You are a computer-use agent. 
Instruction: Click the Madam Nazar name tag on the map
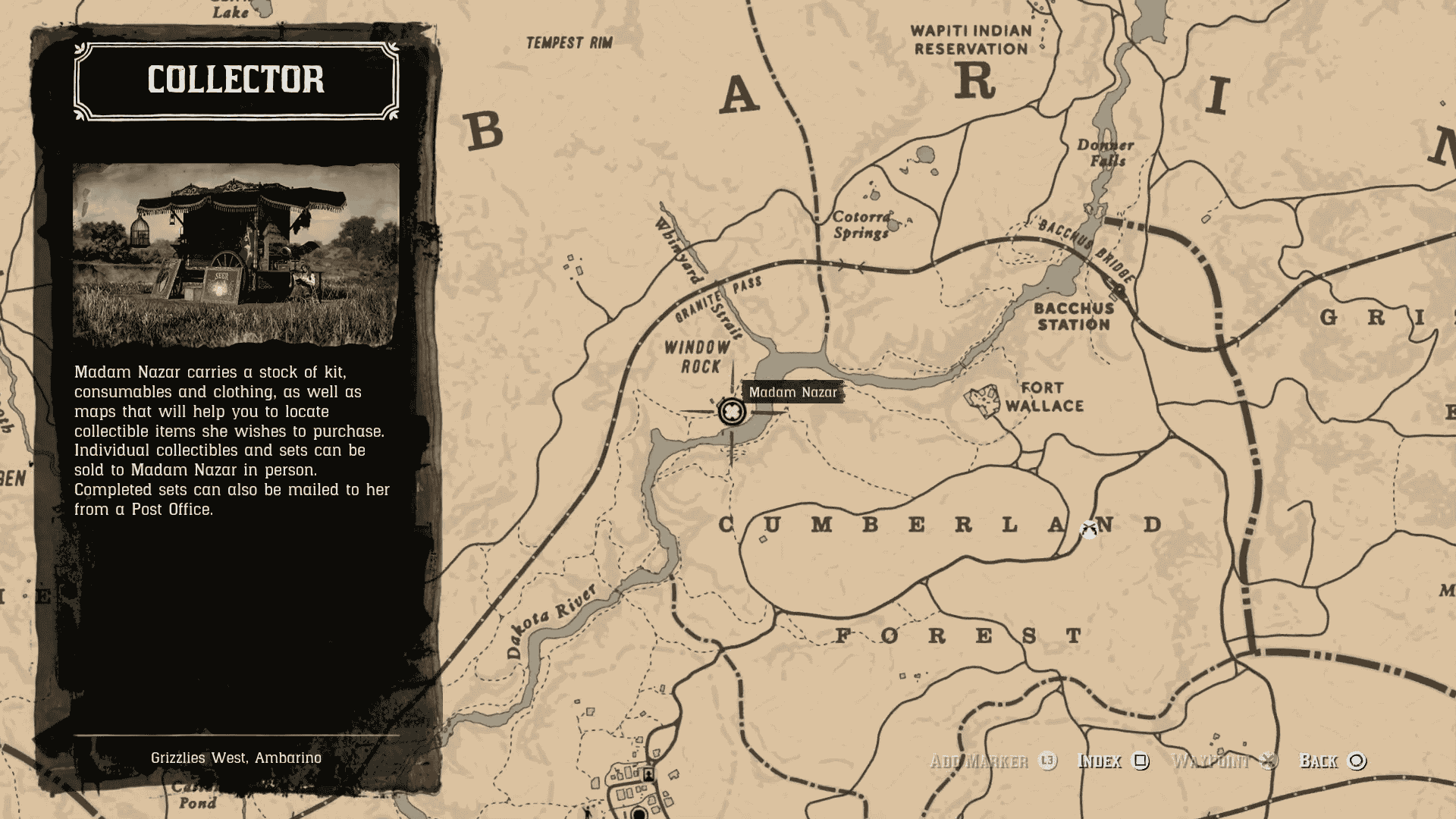793,393
